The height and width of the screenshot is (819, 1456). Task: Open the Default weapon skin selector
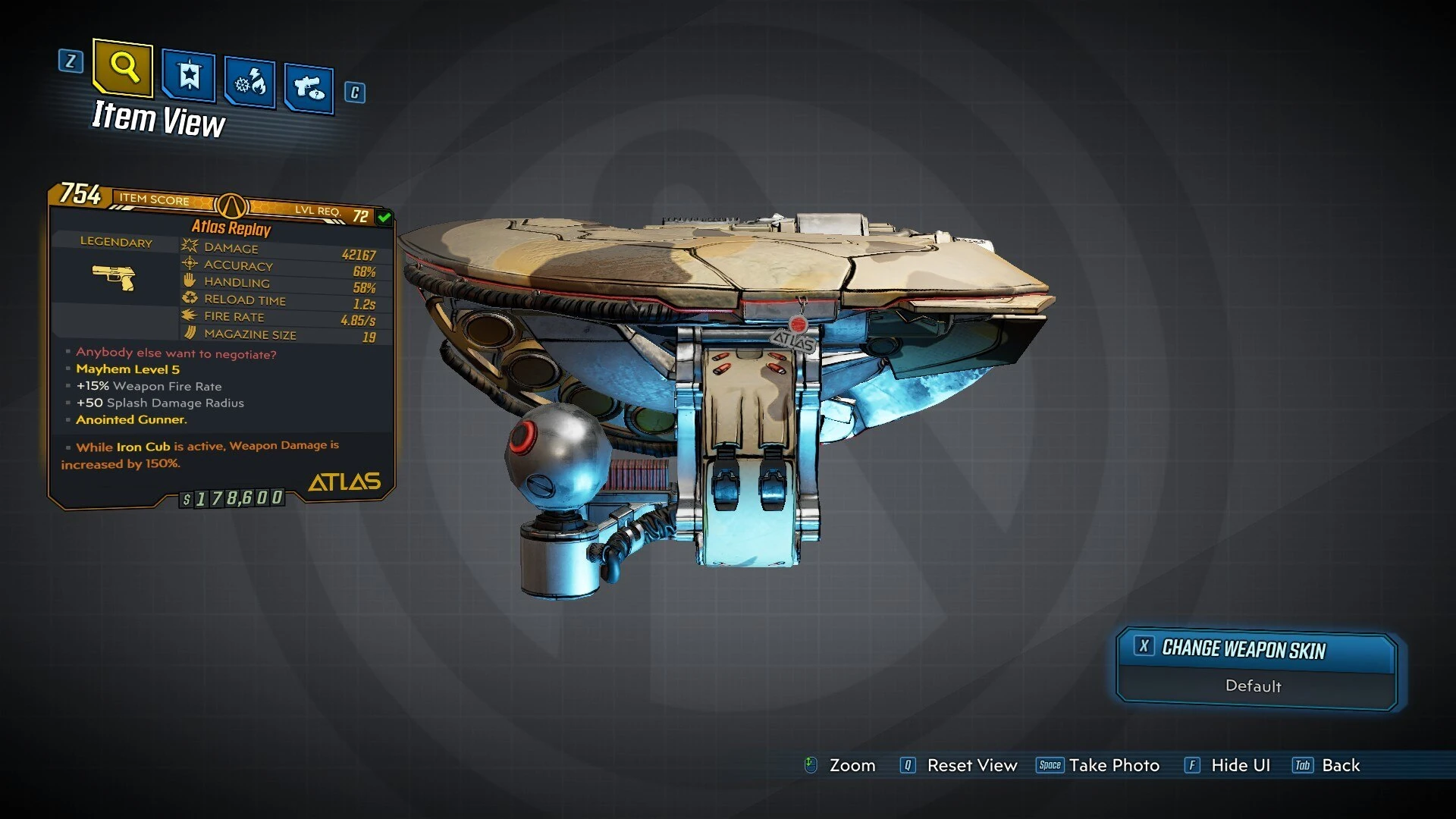click(1254, 686)
